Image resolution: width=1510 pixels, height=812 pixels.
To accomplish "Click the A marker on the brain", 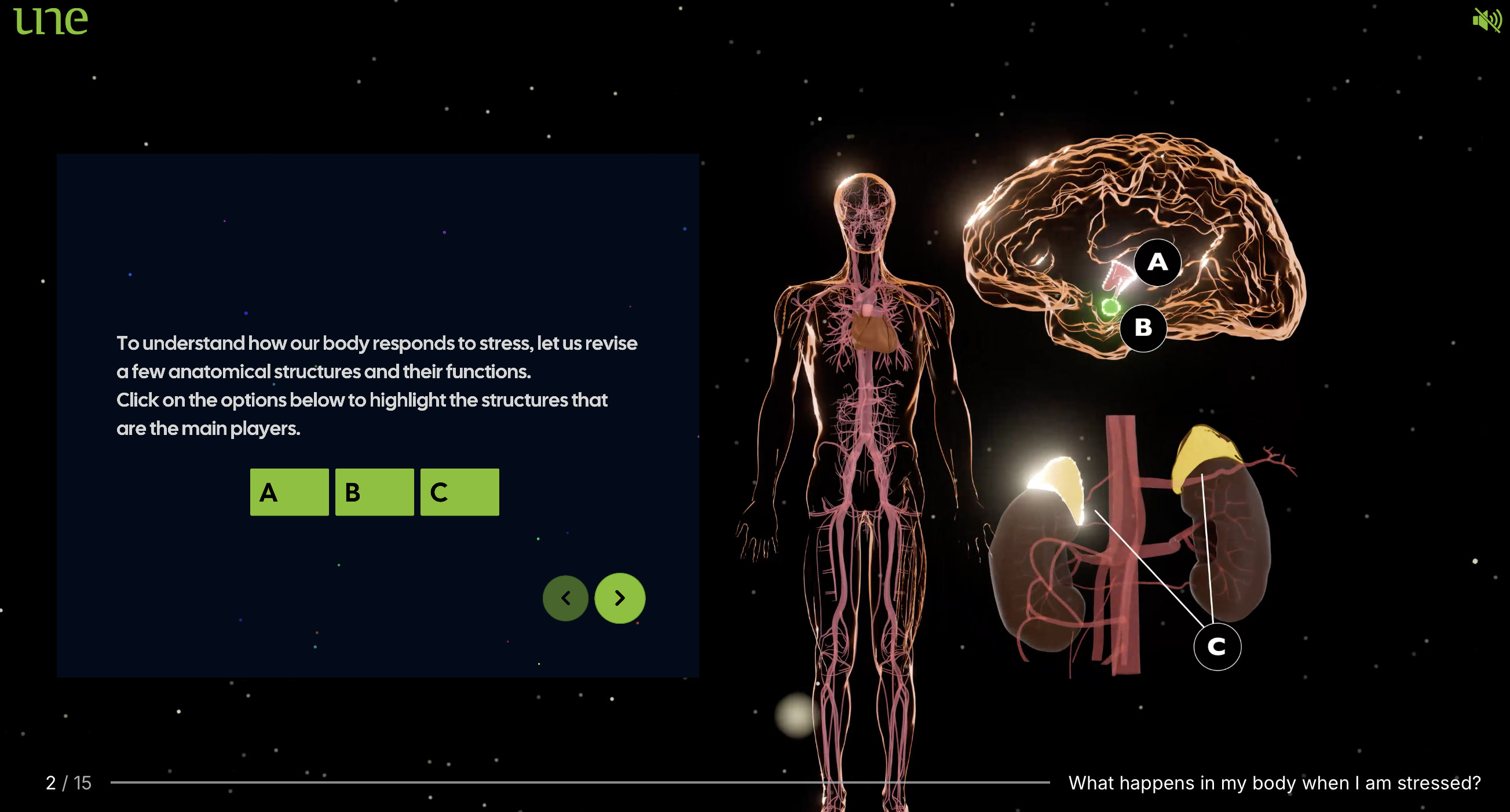I will click(x=1157, y=262).
